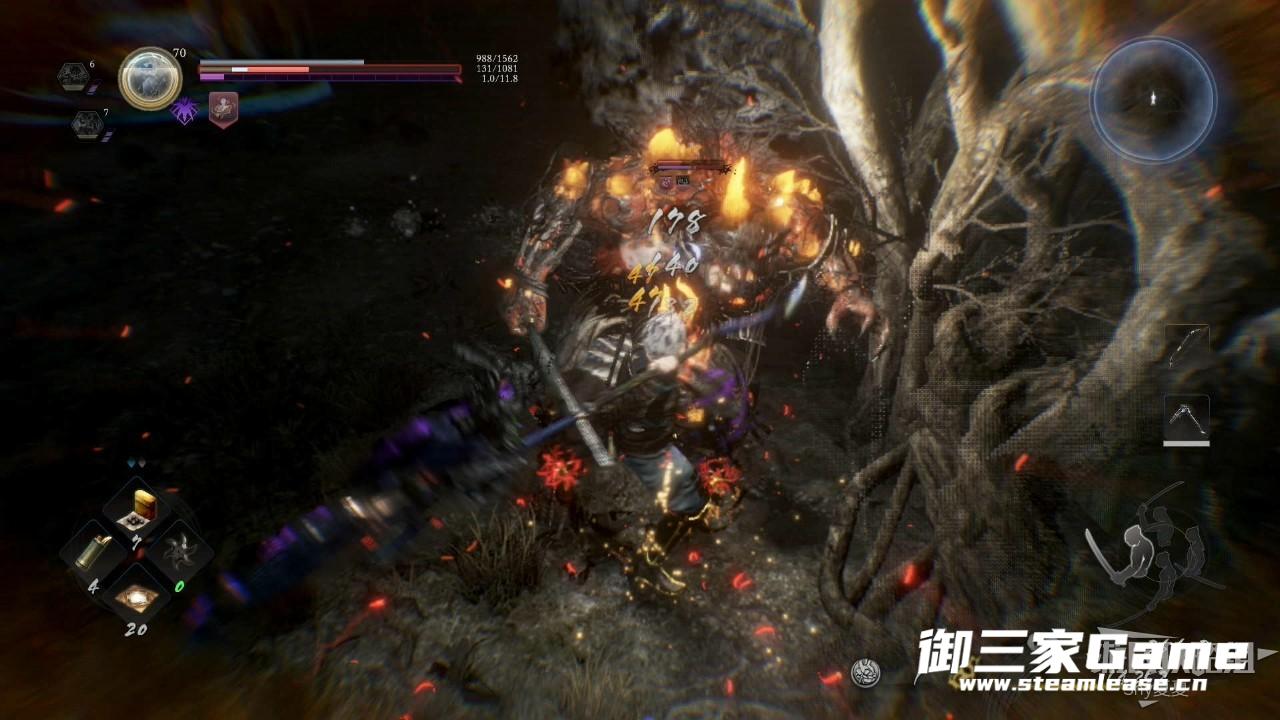This screenshot has height=720, width=1280.
Task: Activate the lower hexagonal soul core ability
Action: [x=85, y=124]
